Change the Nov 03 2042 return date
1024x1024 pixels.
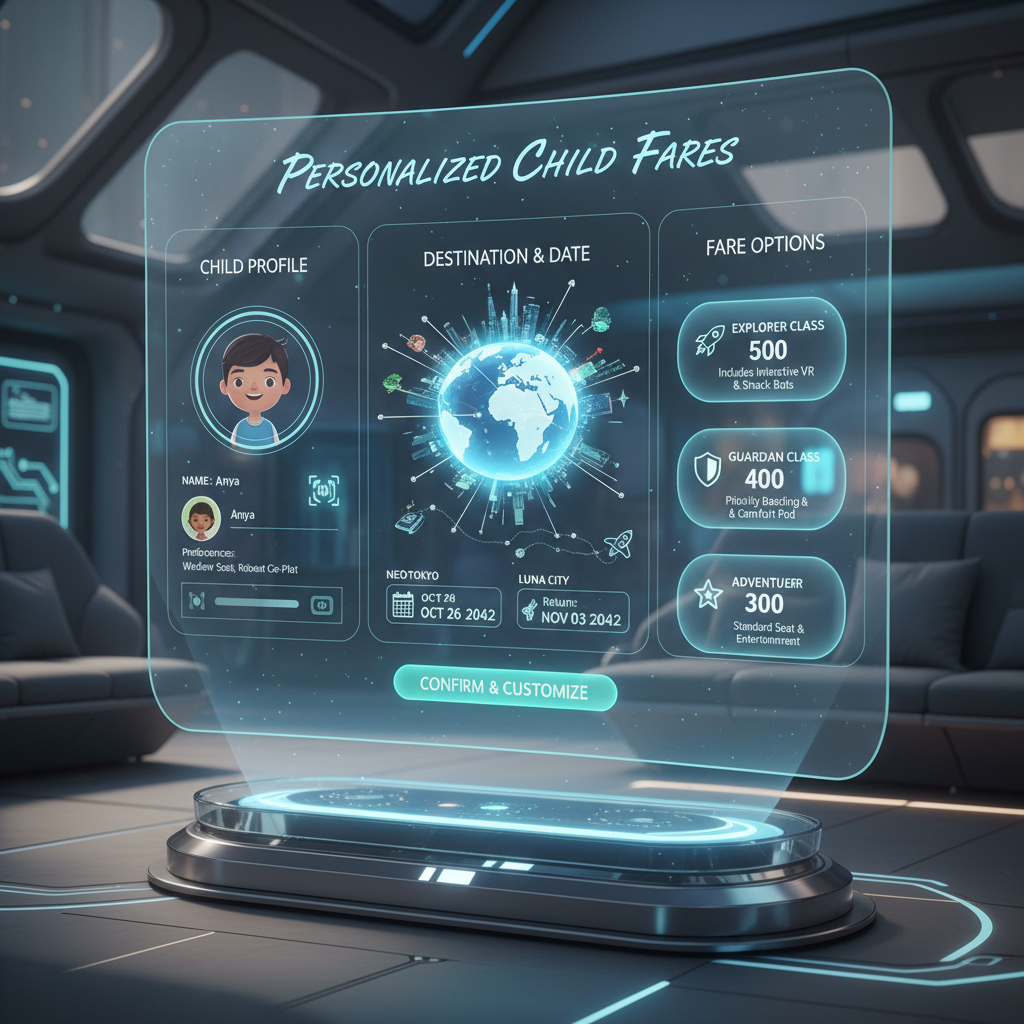pyautogui.click(x=572, y=609)
